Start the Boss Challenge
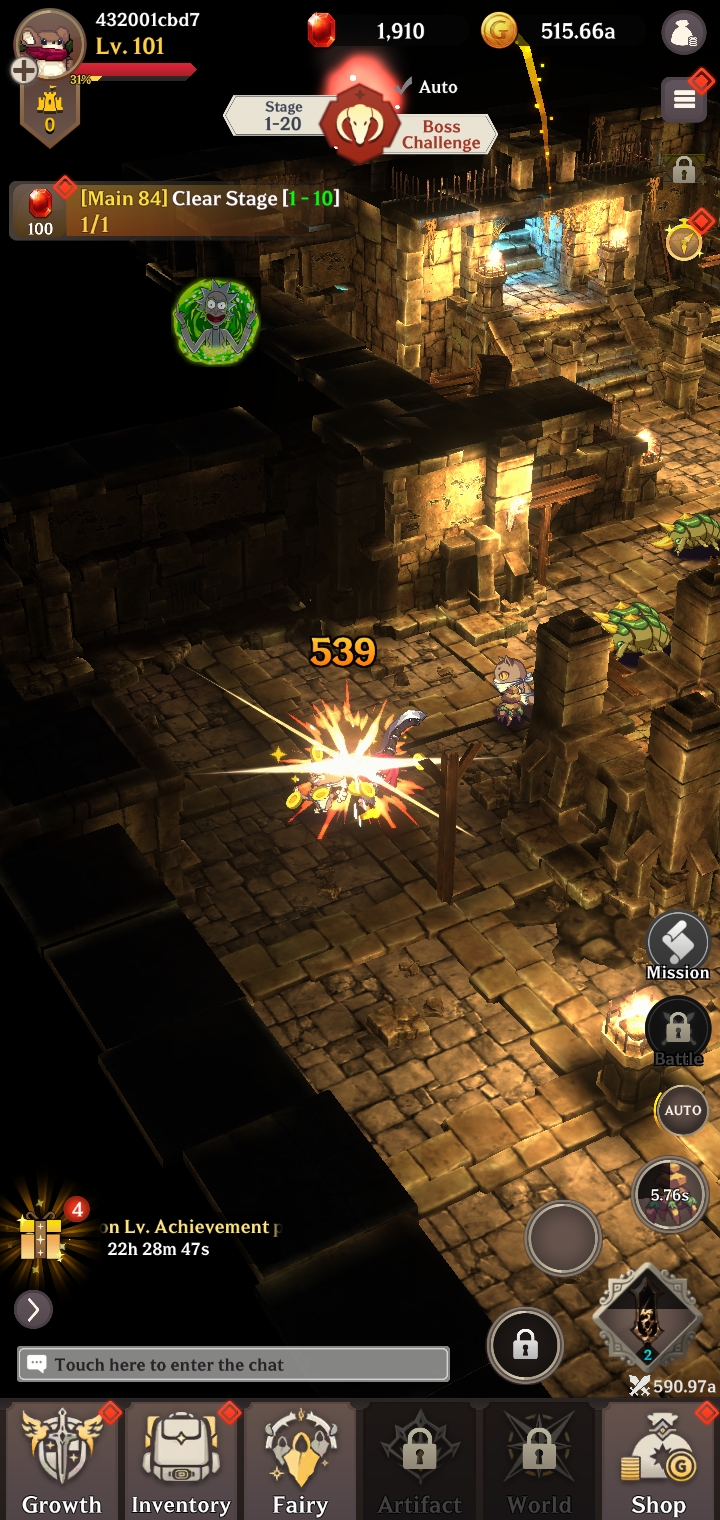This screenshot has height=1520, width=720. click(440, 134)
